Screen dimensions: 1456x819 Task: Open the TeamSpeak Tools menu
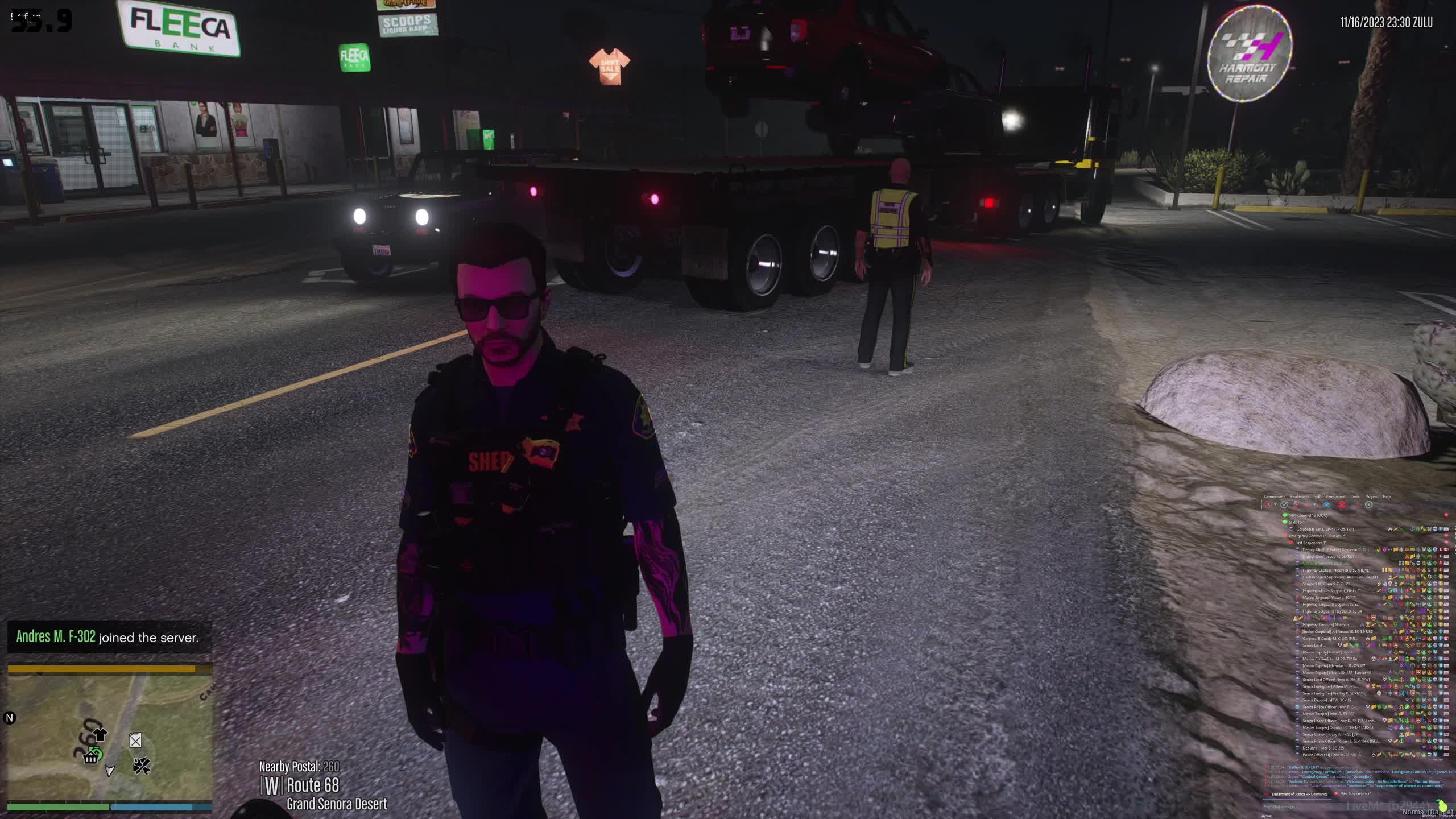click(x=1355, y=497)
